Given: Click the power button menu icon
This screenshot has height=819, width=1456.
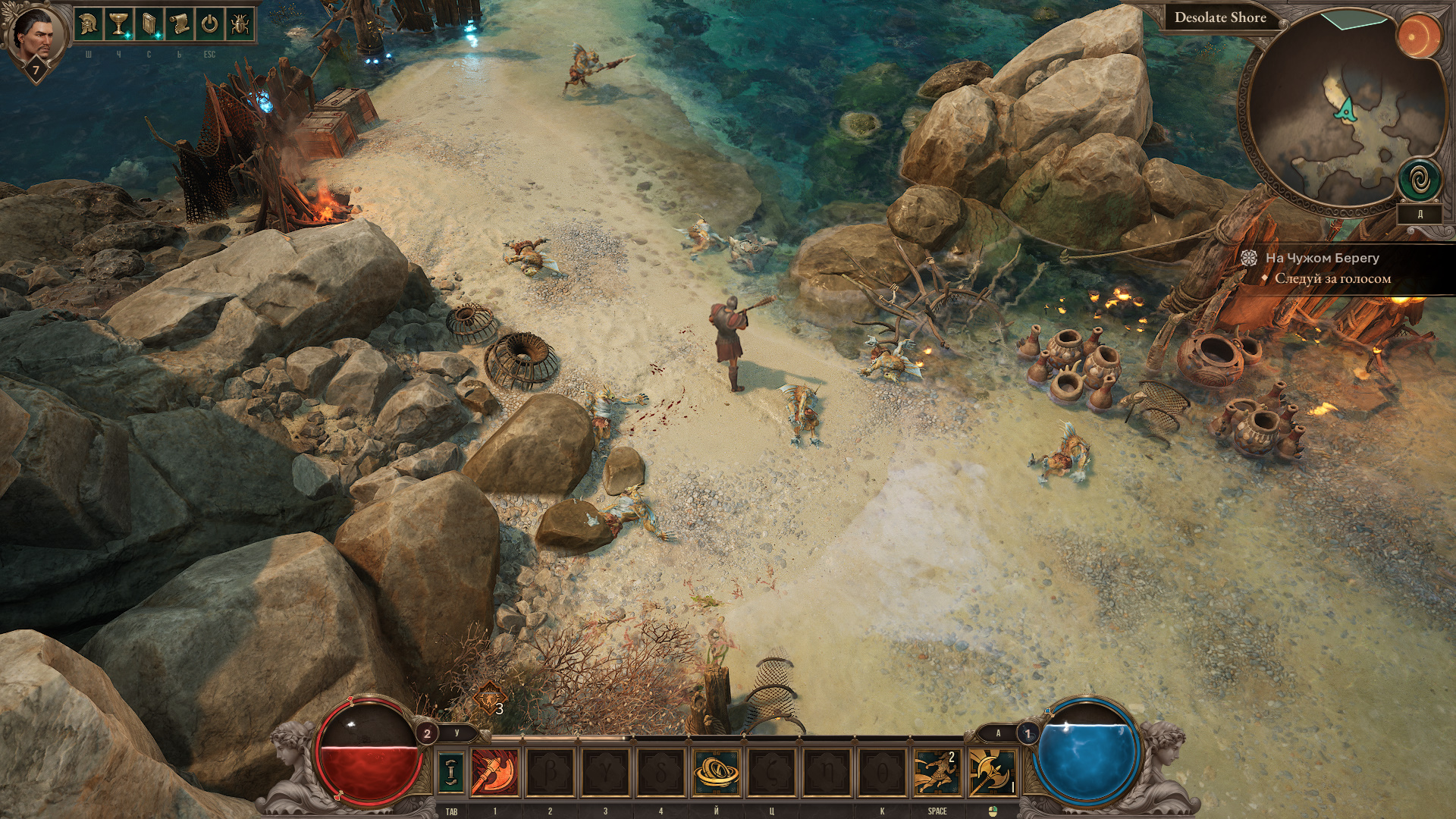Looking at the screenshot, I should coord(209,24).
